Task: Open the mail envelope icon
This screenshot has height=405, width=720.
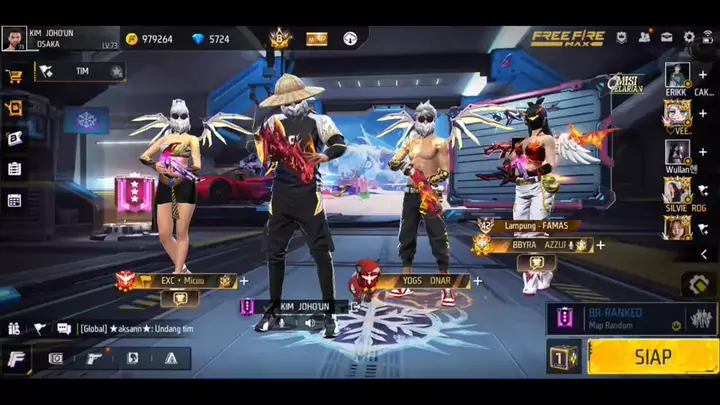Action: pyautogui.click(x=667, y=37)
